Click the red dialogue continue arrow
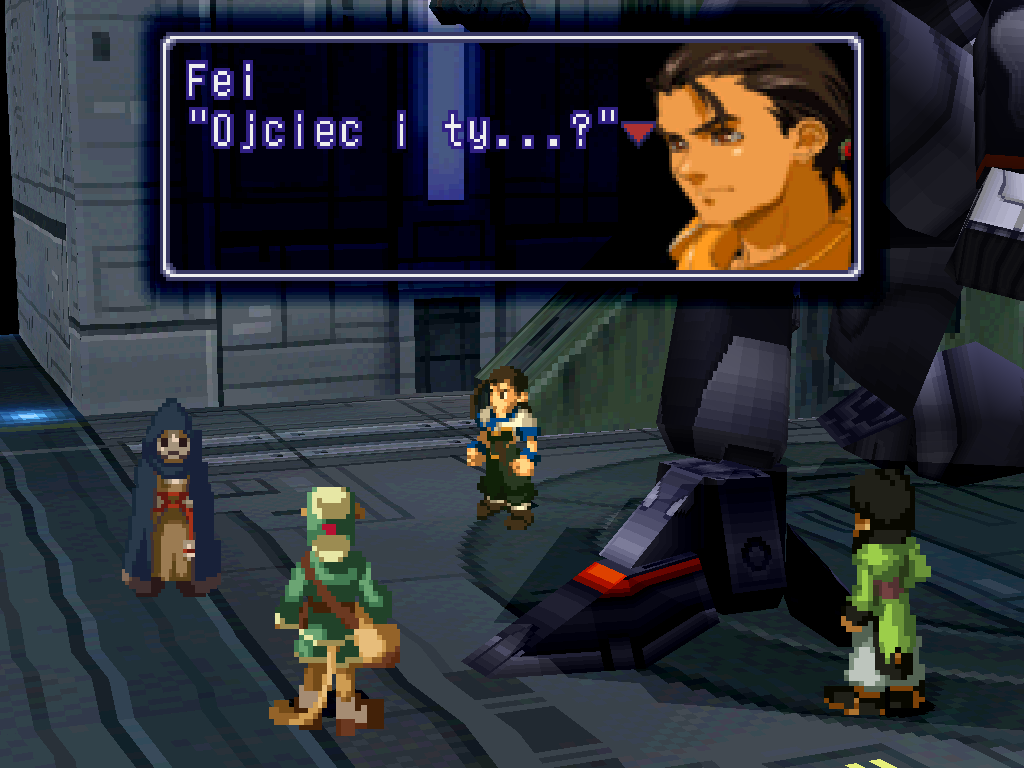 pyautogui.click(x=638, y=133)
